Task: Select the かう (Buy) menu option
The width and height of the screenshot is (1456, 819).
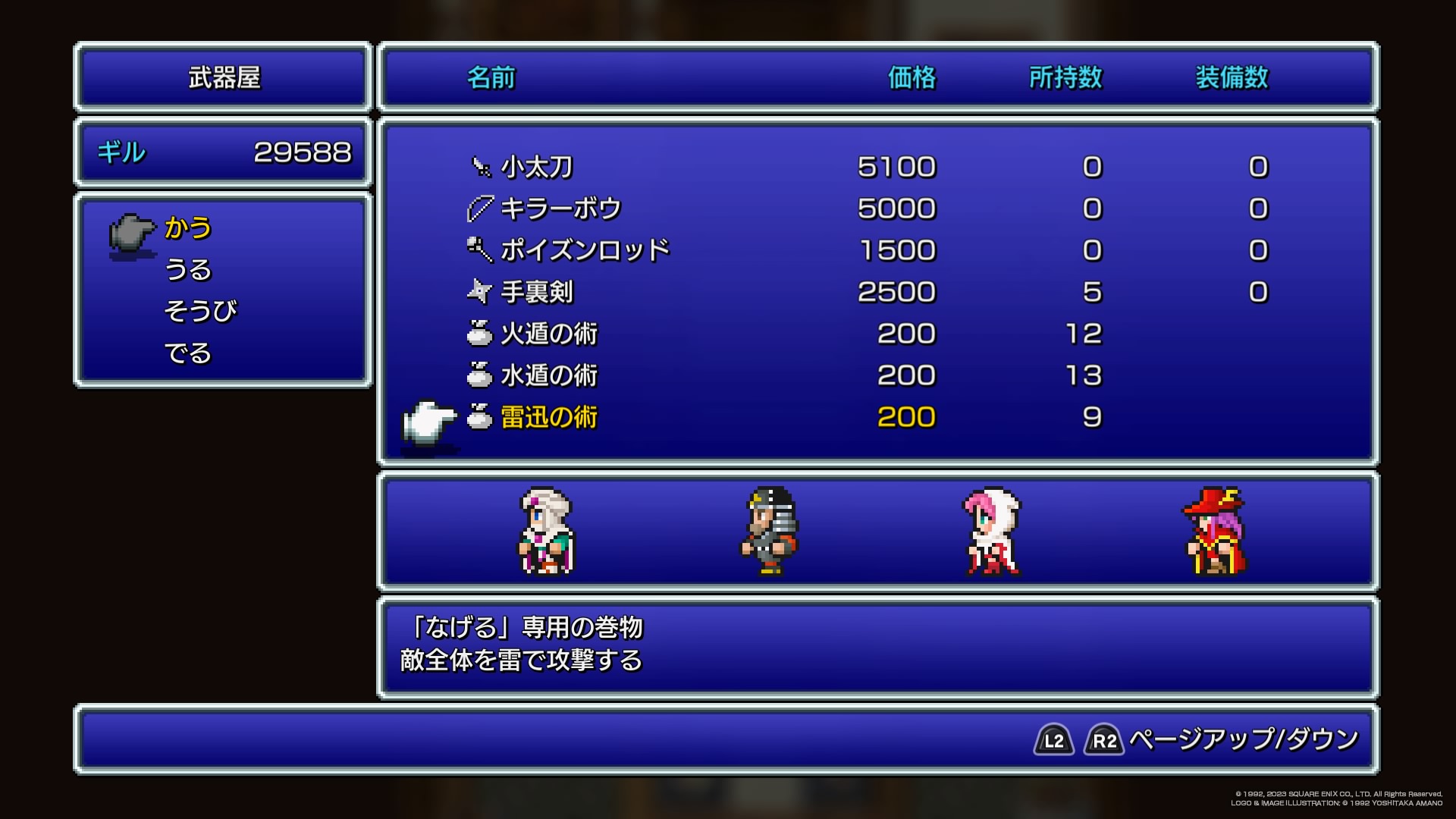Action: click(188, 227)
